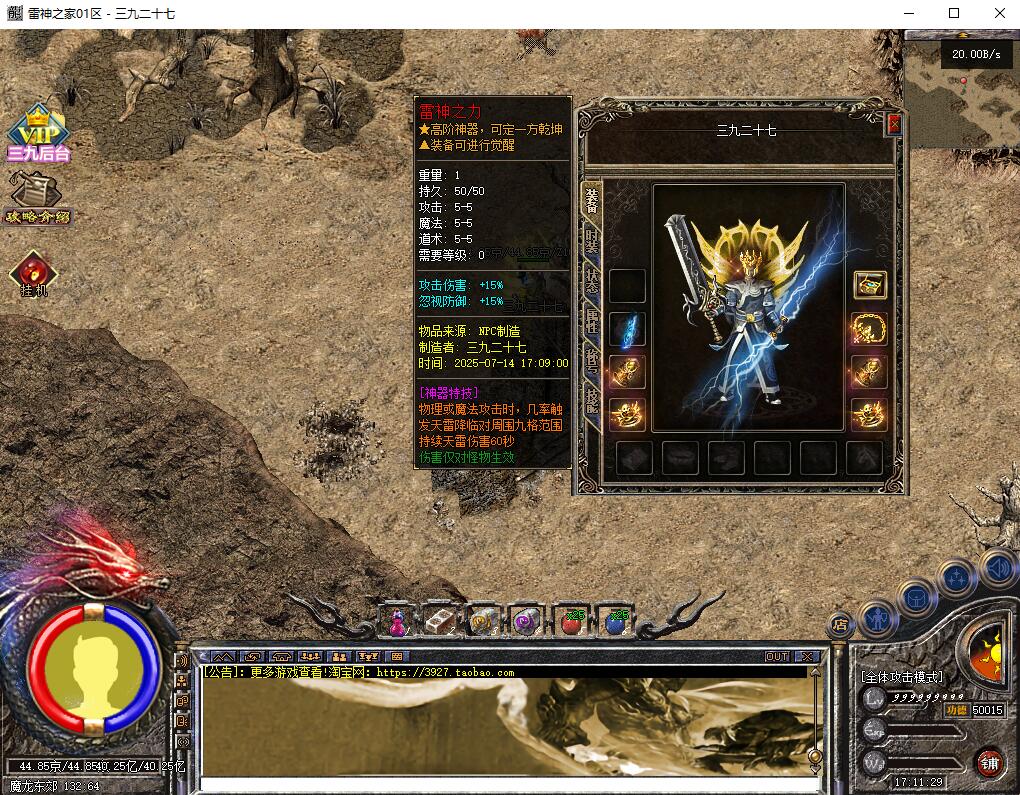Open the 店 shop button

[x=840, y=624]
